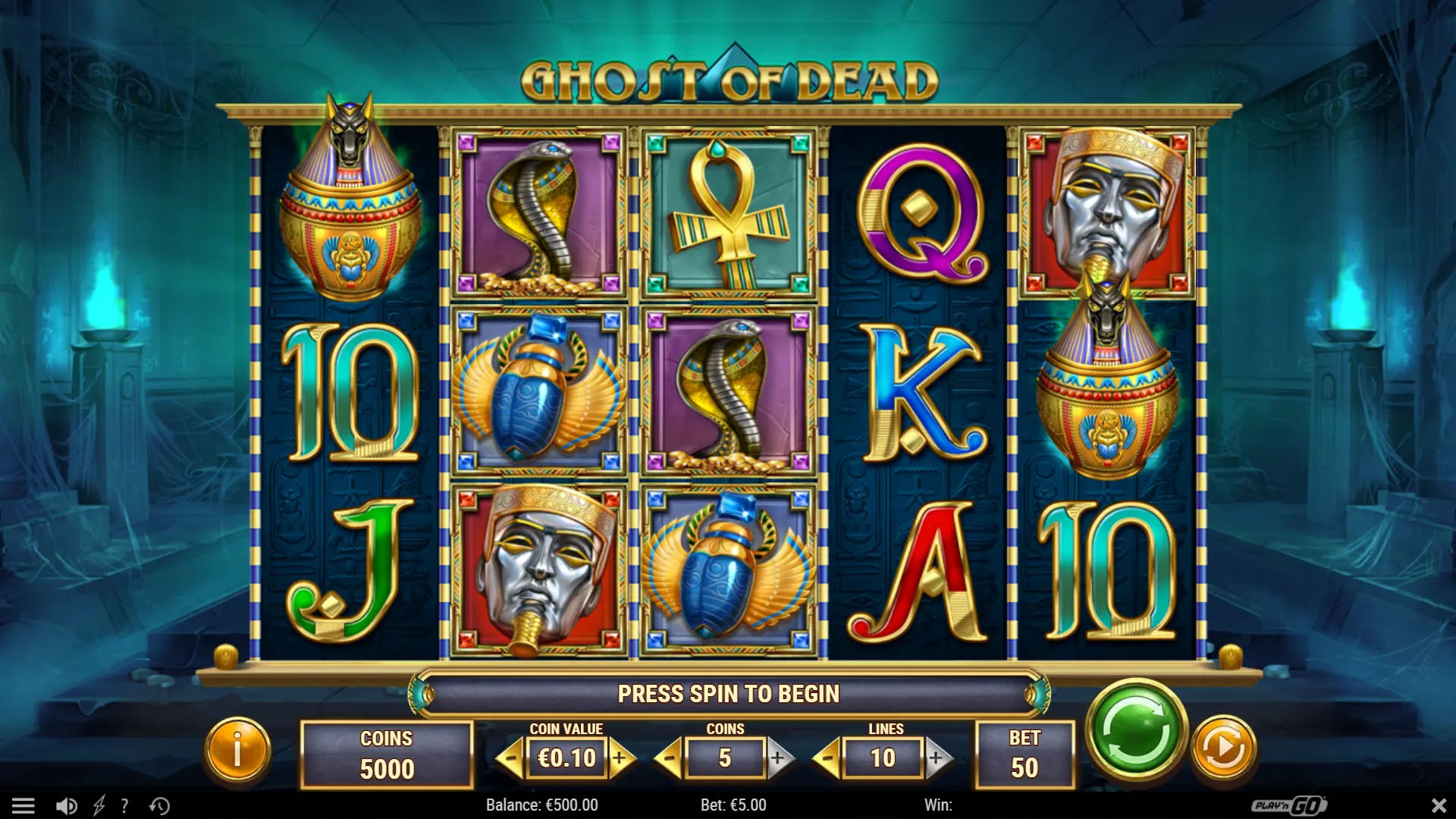Screen dimensions: 1456x819
Task: Show the game history clock icon
Action: (159, 805)
